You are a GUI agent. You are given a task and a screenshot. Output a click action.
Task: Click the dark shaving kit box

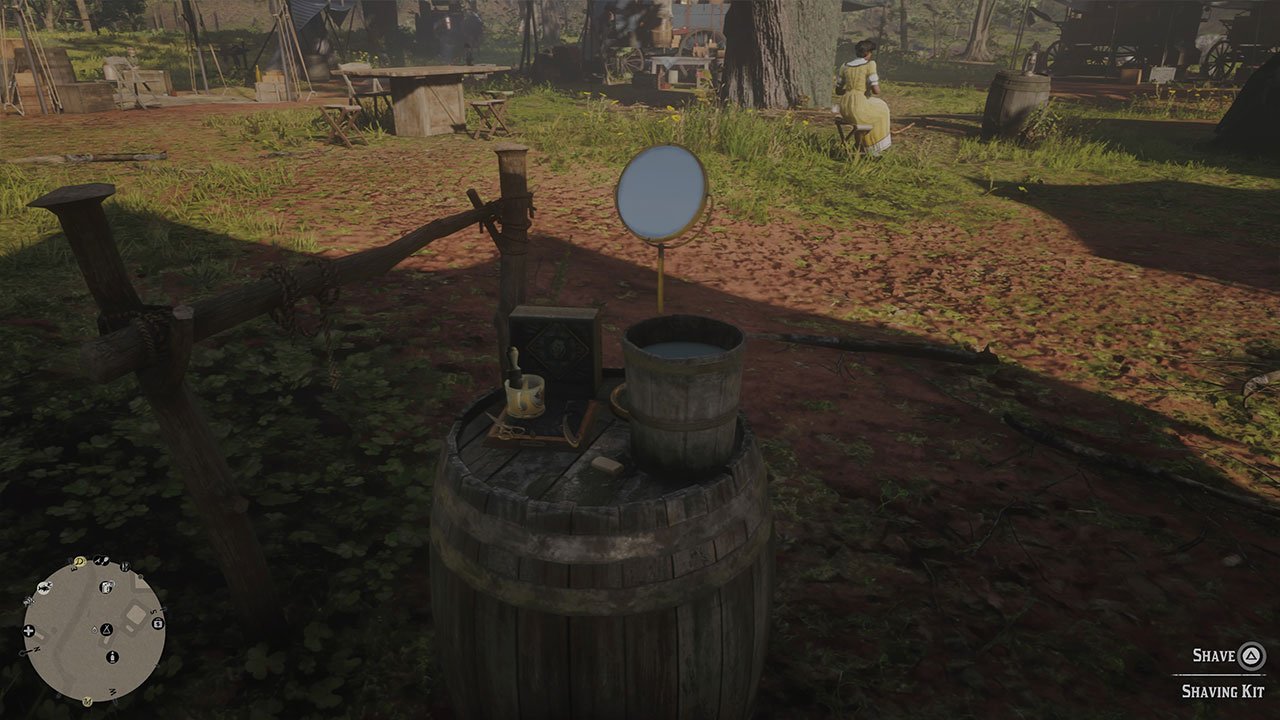tap(557, 350)
